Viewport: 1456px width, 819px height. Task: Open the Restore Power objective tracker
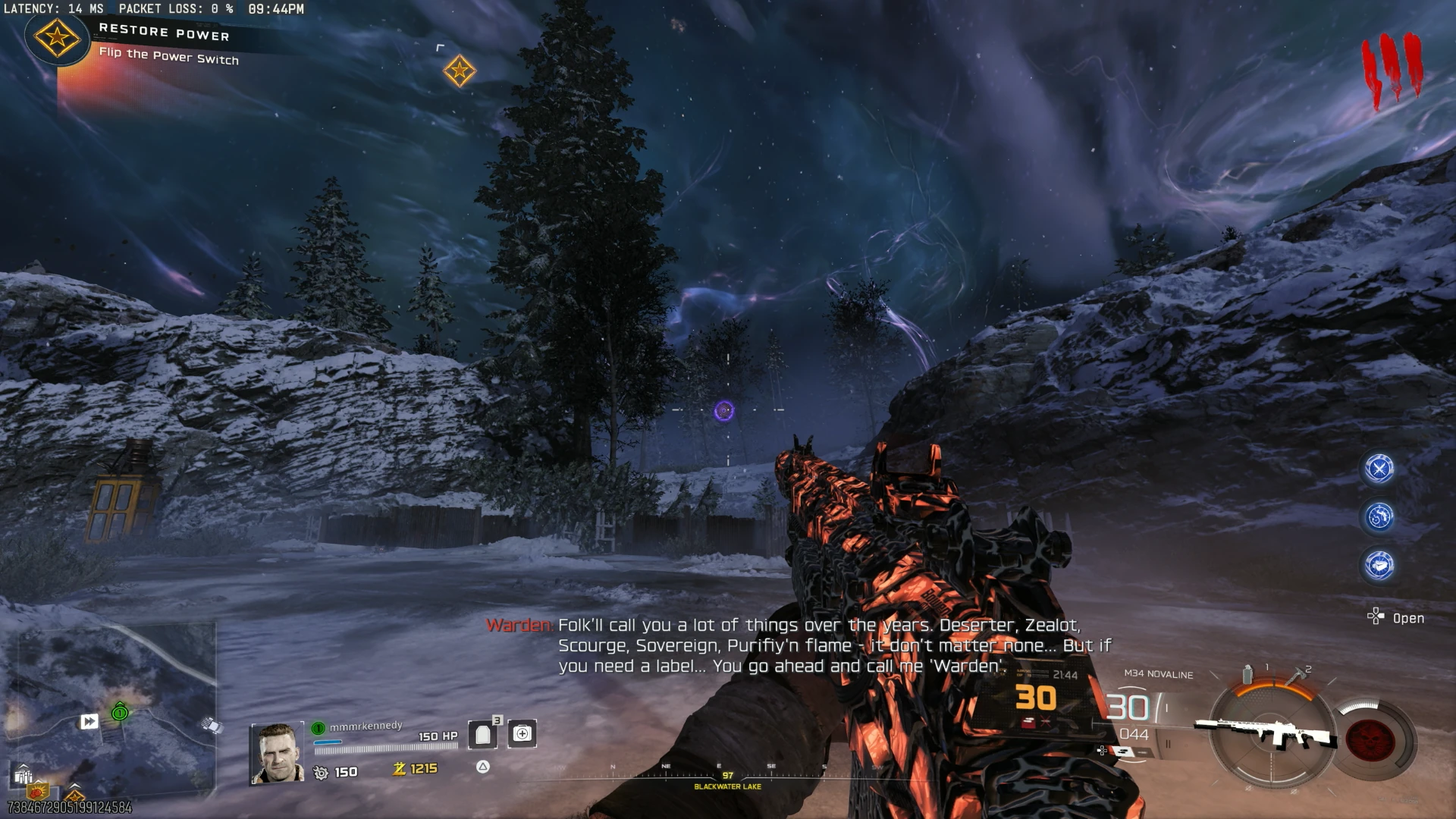pyautogui.click(x=163, y=43)
